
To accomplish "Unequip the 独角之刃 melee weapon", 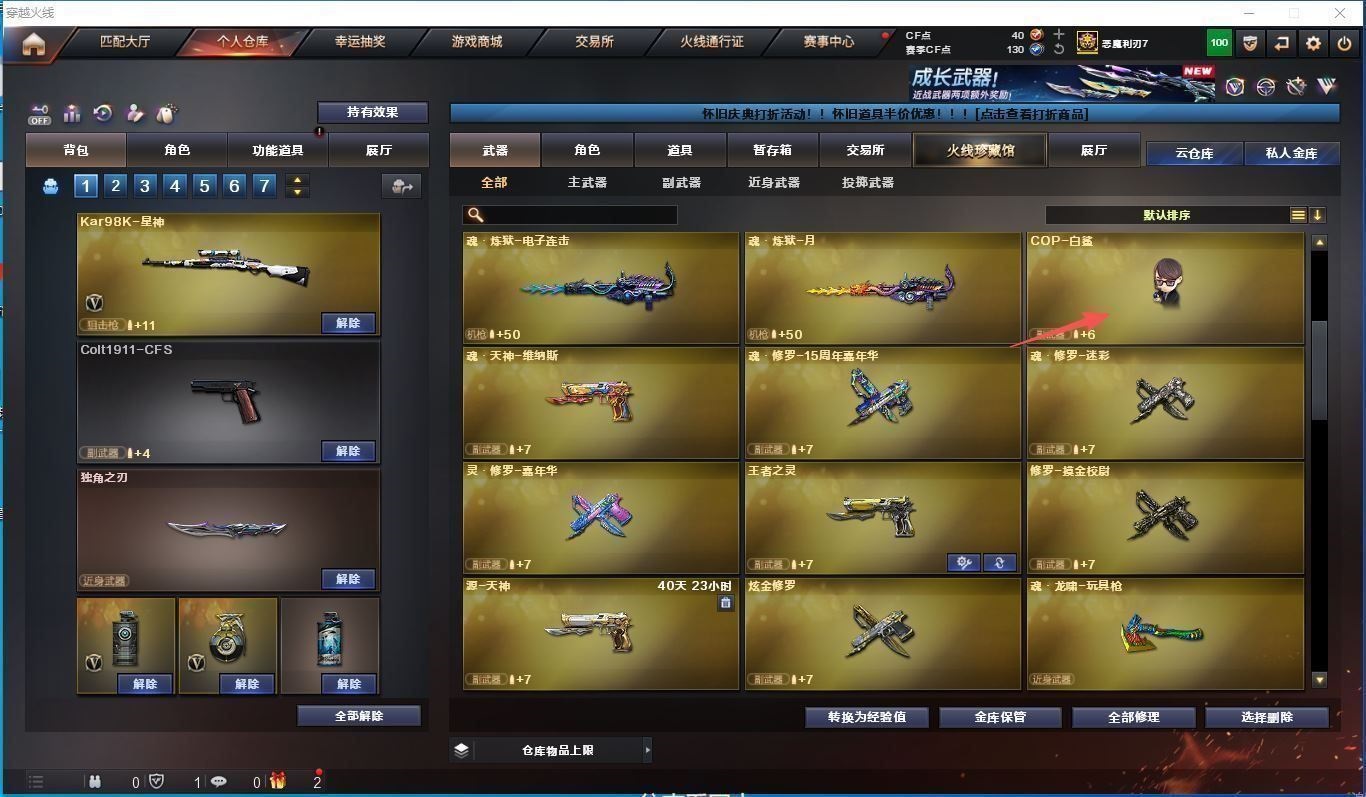I will pyautogui.click(x=348, y=579).
